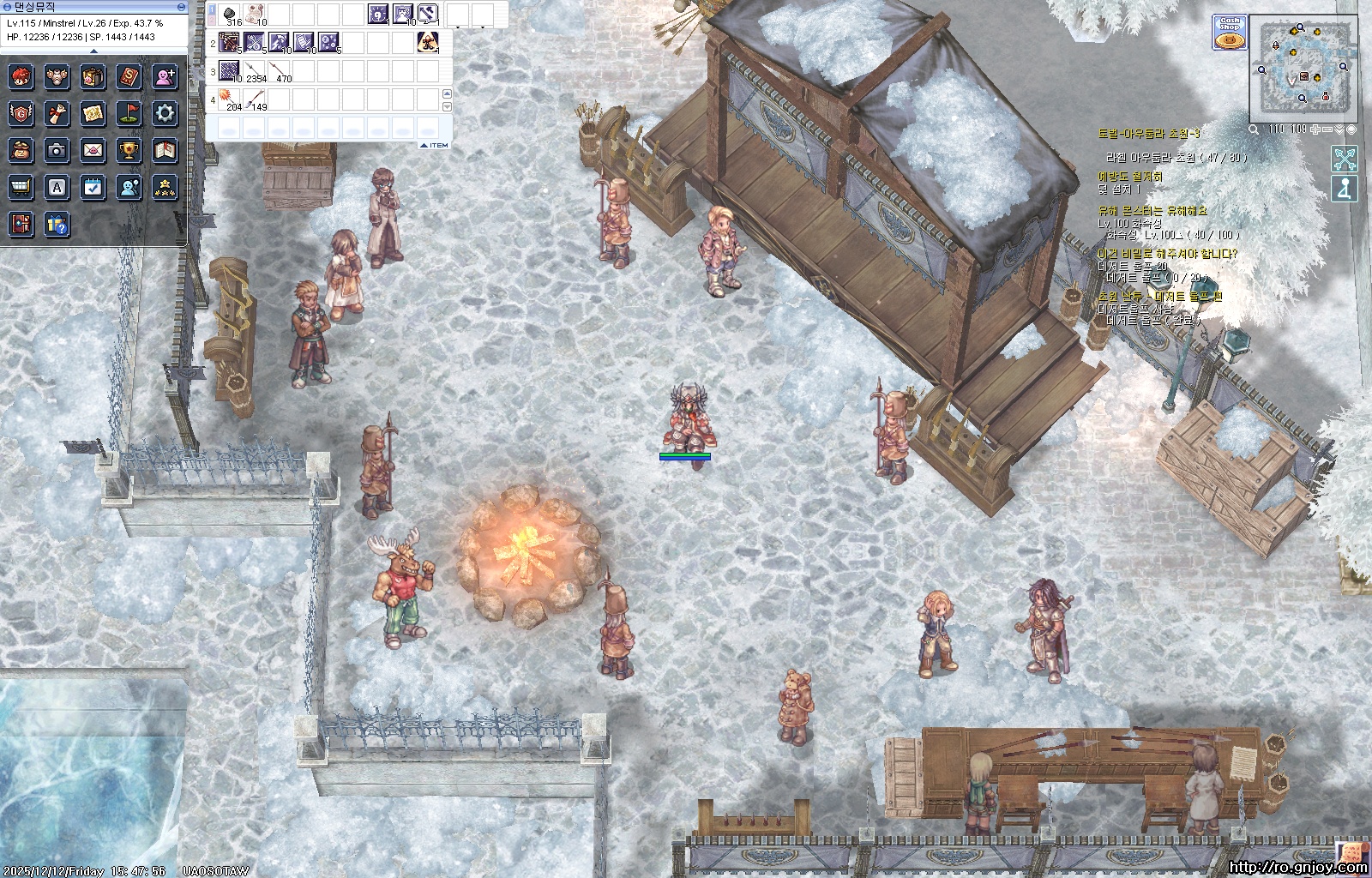
Task: Open the winged guild shield icon
Action: point(21,112)
